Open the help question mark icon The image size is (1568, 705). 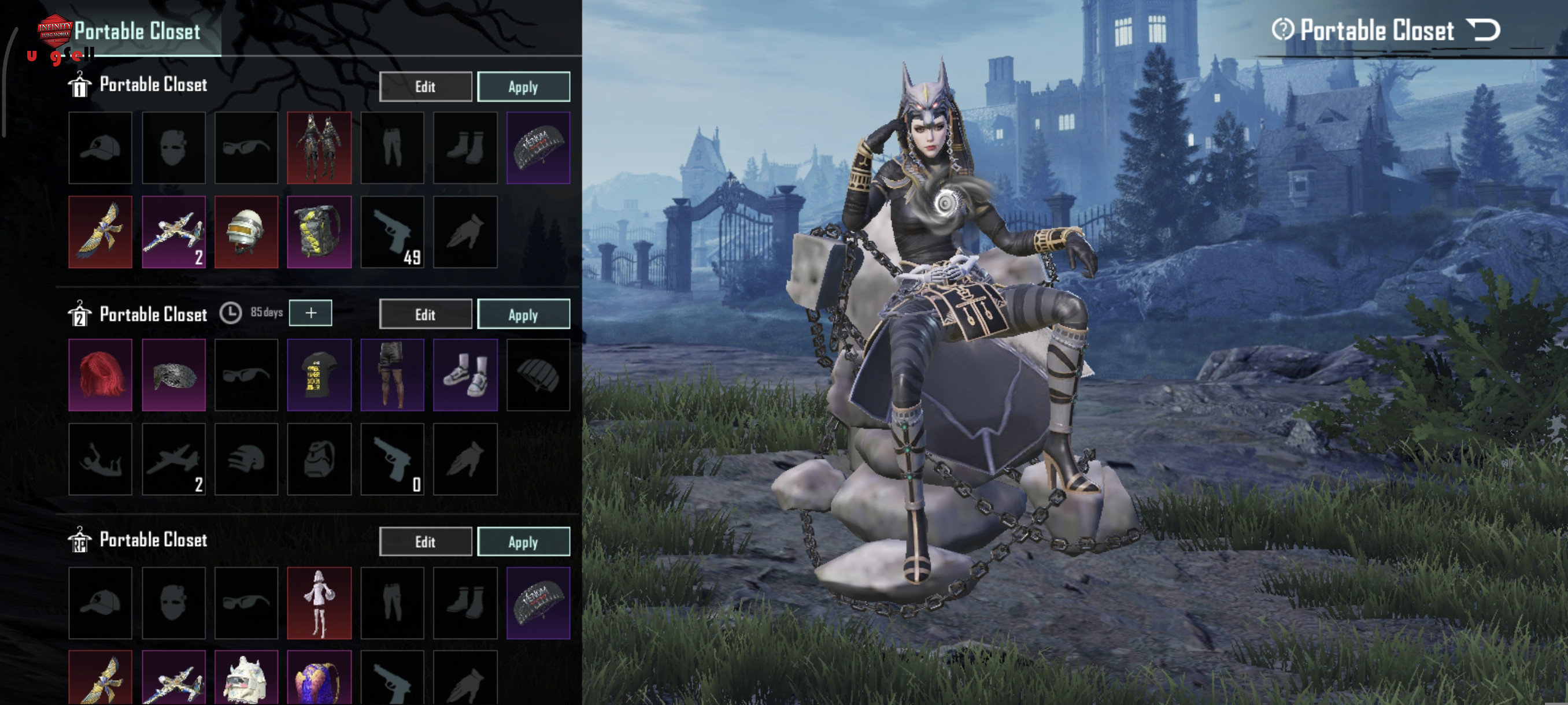pos(1282,29)
